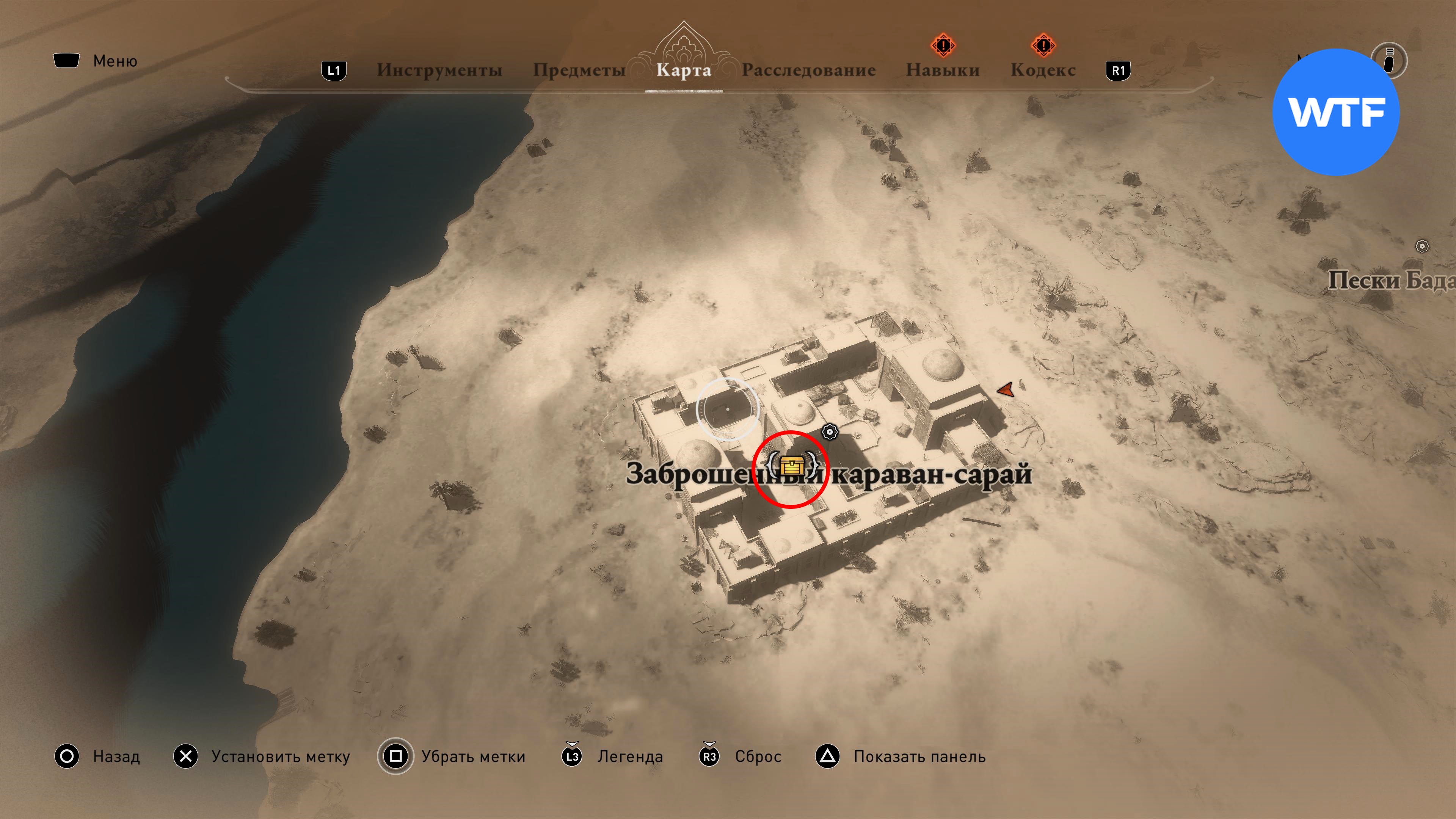The height and width of the screenshot is (819, 1456).
Task: Click the blue WTF watermark logo
Action: [x=1335, y=112]
